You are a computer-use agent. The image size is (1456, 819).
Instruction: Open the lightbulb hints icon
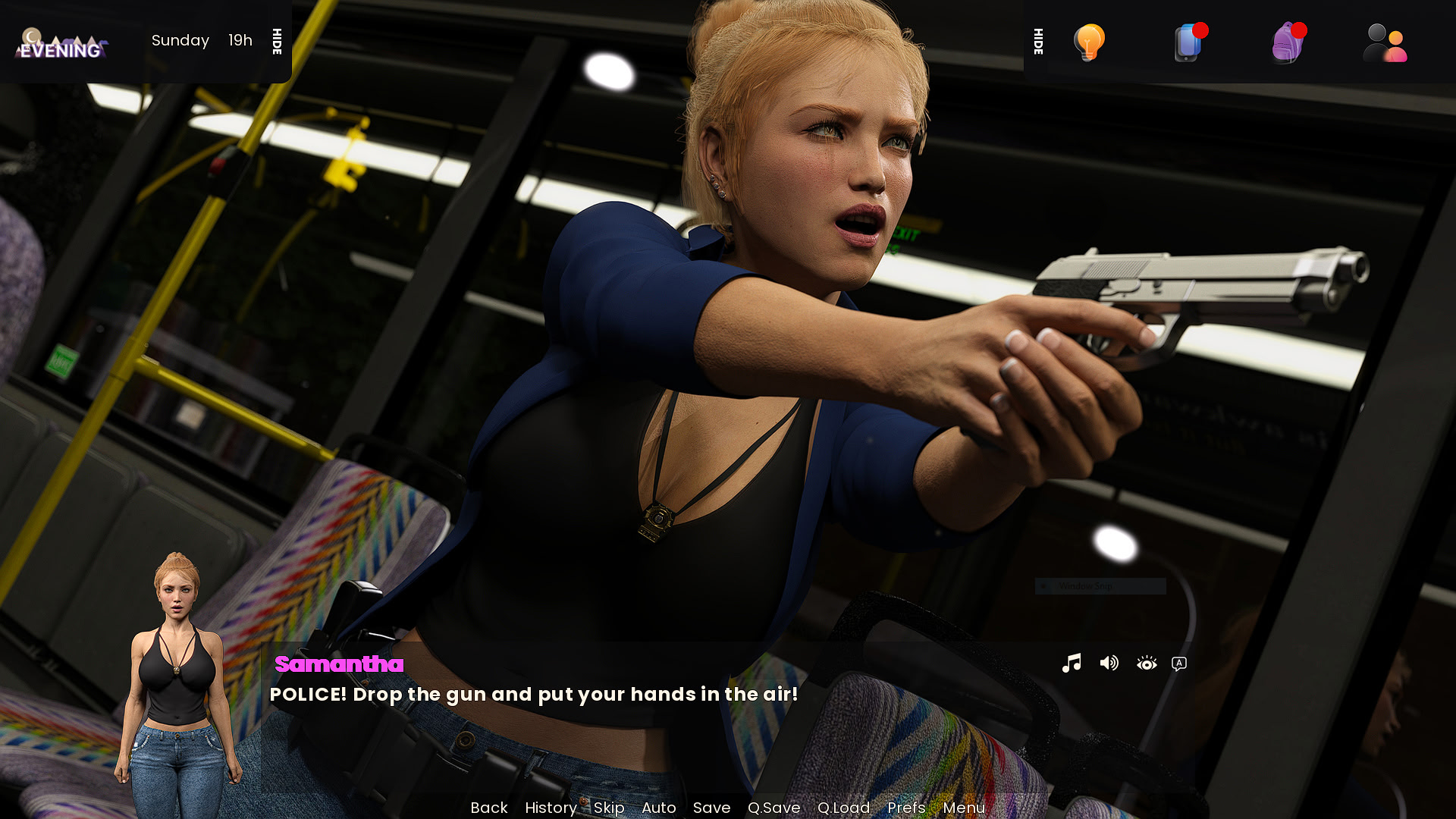pos(1089,42)
